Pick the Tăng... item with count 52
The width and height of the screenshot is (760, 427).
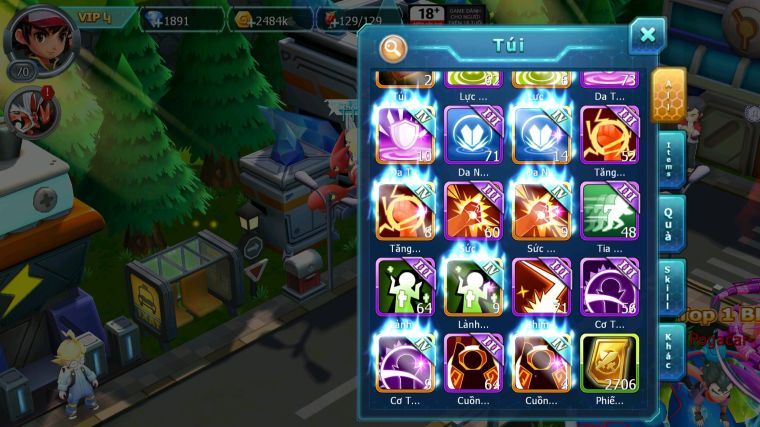pyautogui.click(x=609, y=134)
